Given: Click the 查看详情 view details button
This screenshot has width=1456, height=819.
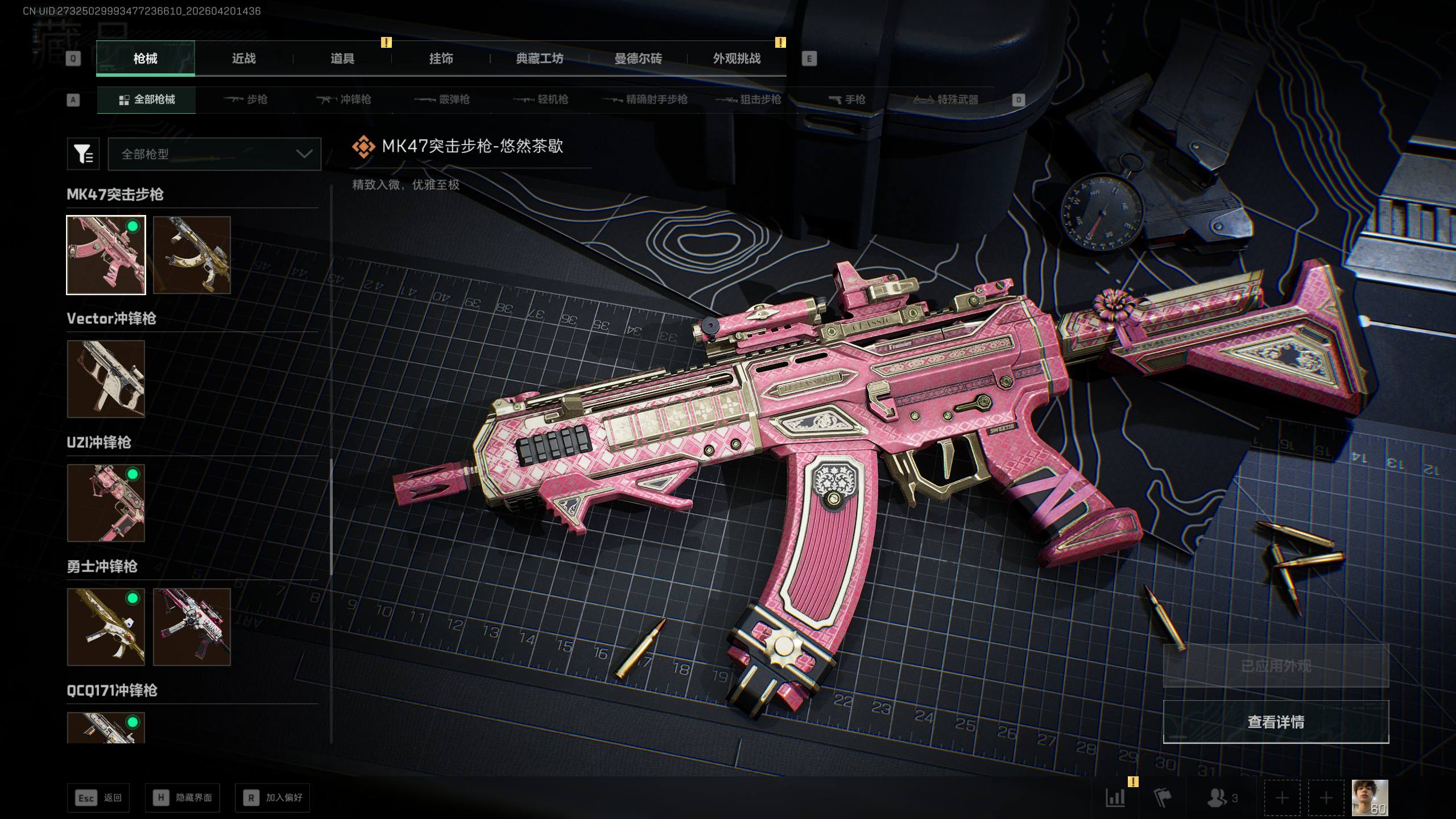Looking at the screenshot, I should pos(1276,722).
